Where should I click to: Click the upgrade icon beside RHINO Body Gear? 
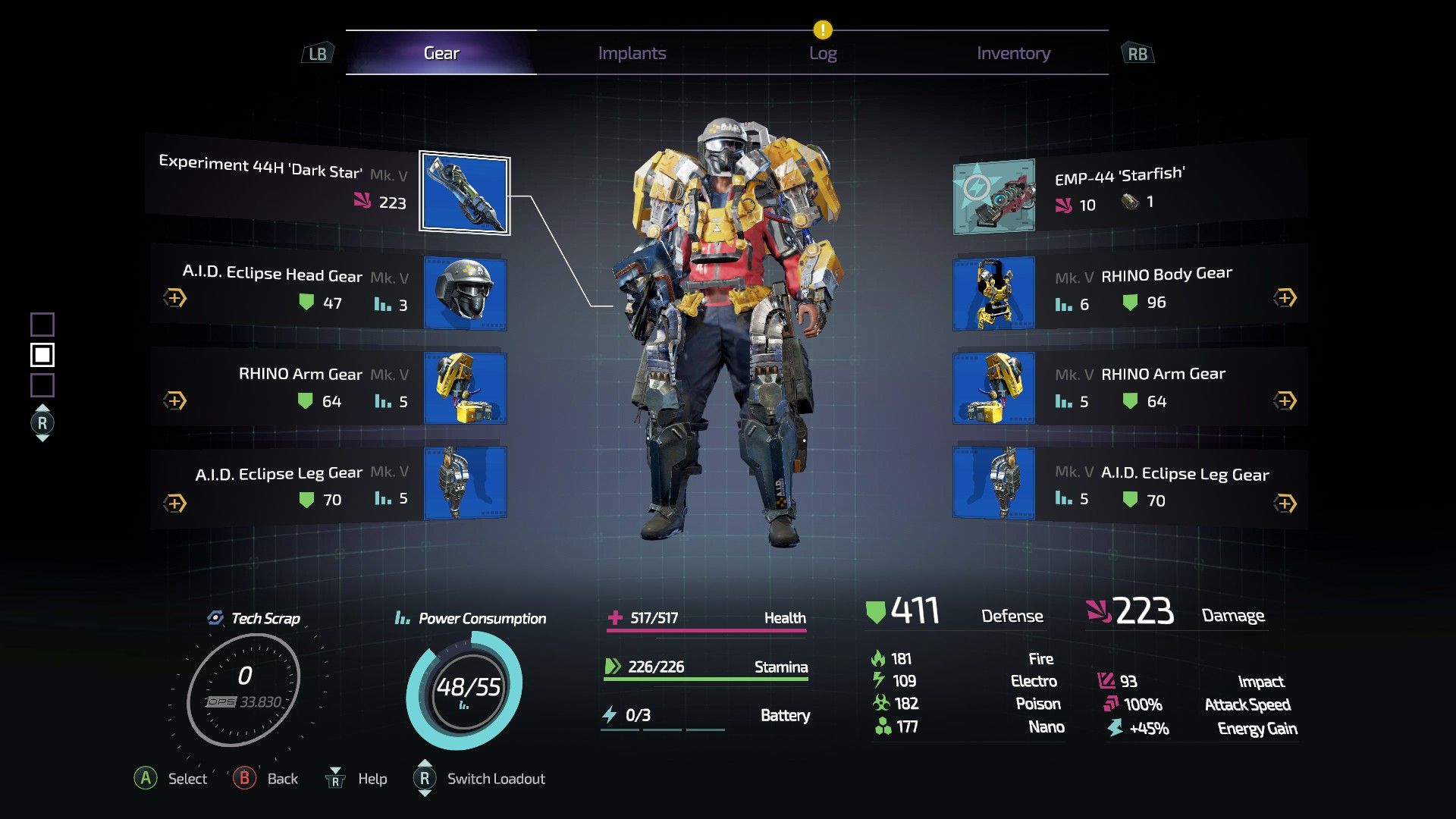coord(1285,298)
